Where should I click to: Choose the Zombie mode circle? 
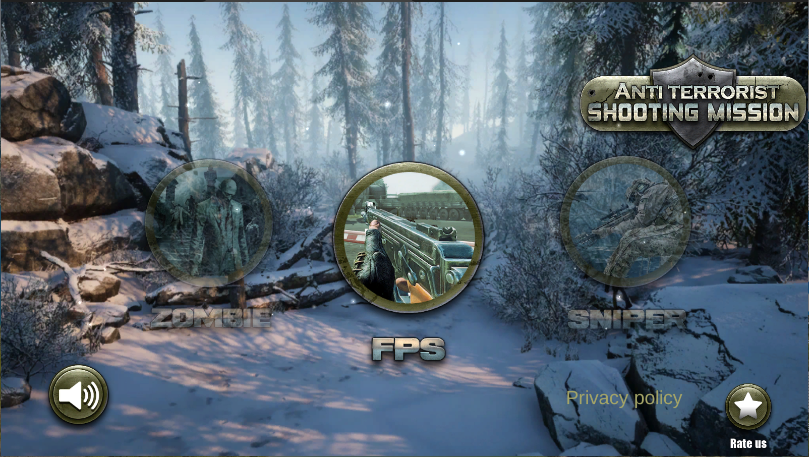(x=209, y=223)
